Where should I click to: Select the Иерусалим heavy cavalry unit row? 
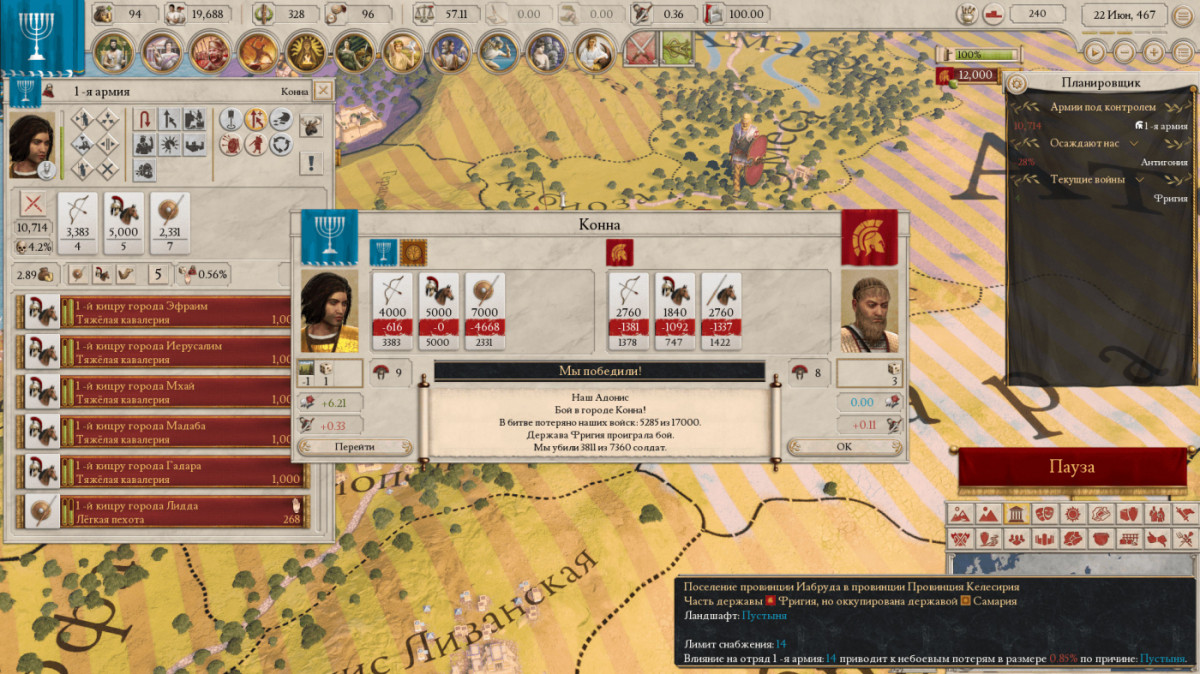pos(167,352)
